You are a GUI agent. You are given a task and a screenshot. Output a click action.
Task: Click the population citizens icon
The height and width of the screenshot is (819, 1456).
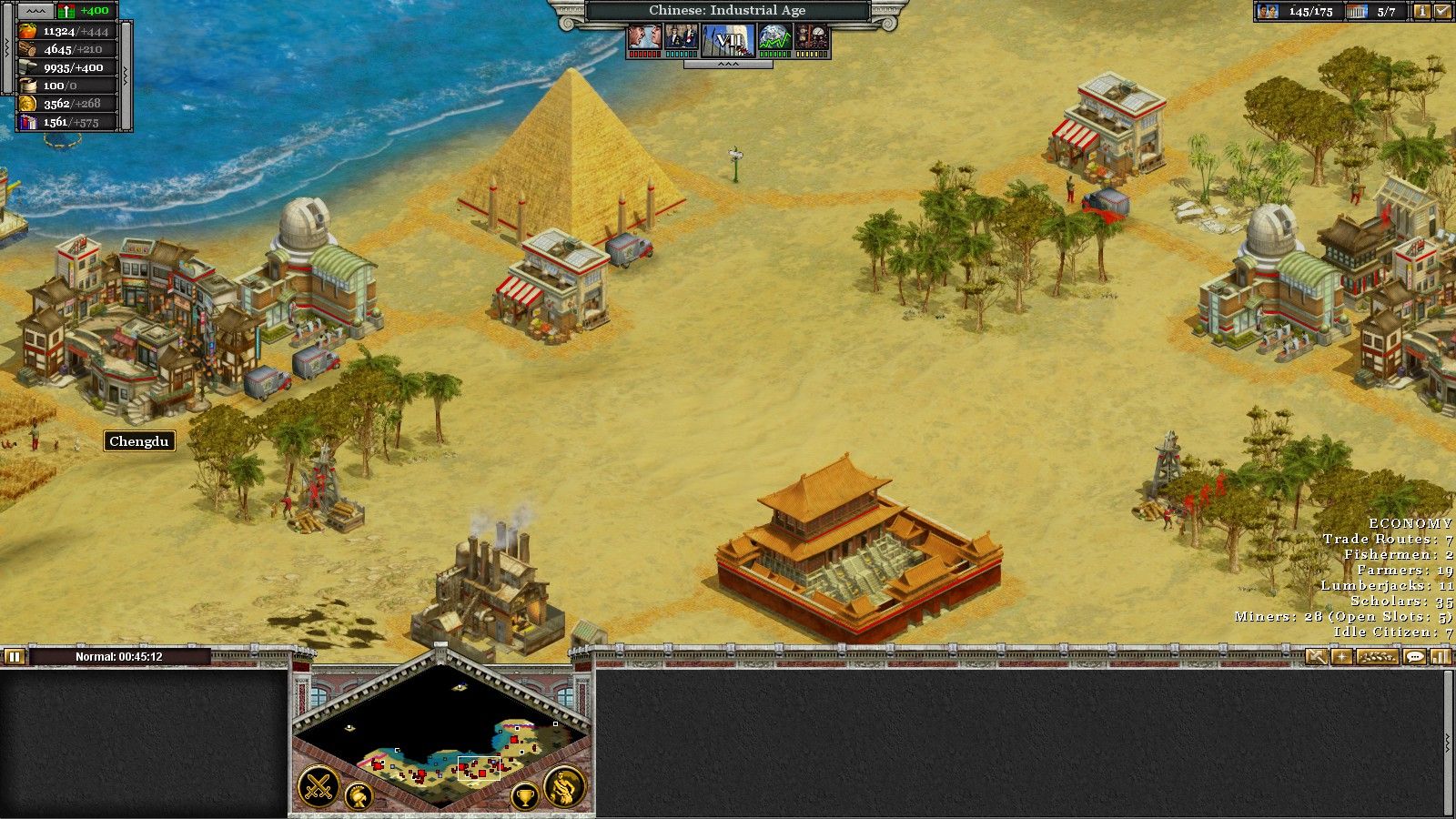click(1267, 12)
